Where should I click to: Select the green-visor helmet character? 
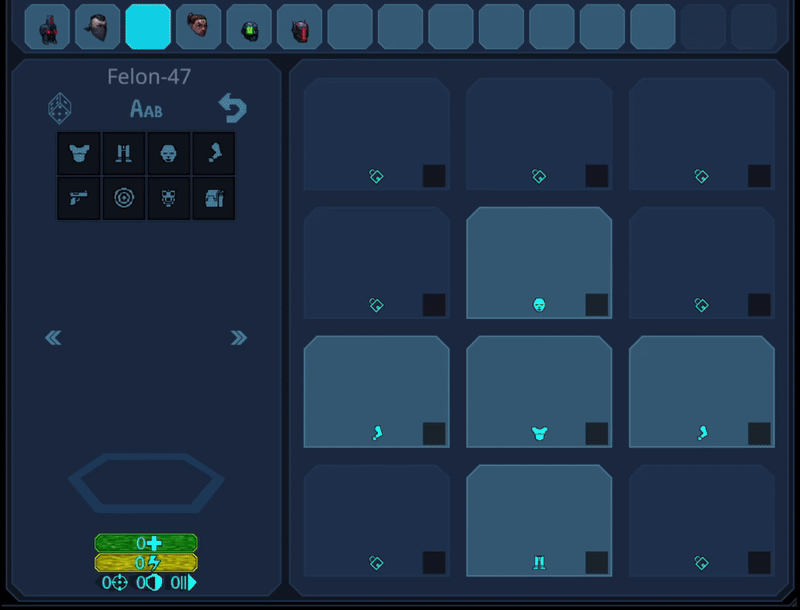pos(249,27)
